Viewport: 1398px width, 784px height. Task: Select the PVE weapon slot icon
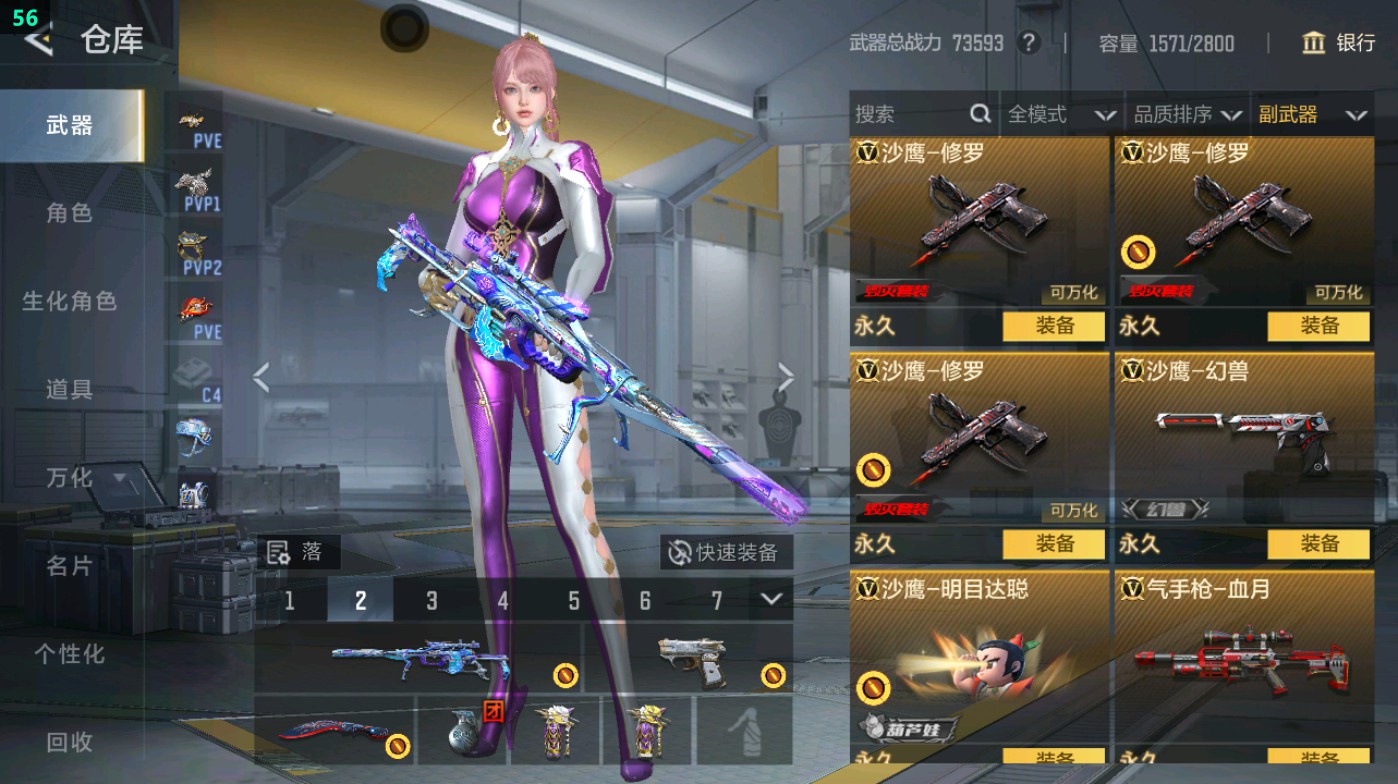[x=197, y=128]
